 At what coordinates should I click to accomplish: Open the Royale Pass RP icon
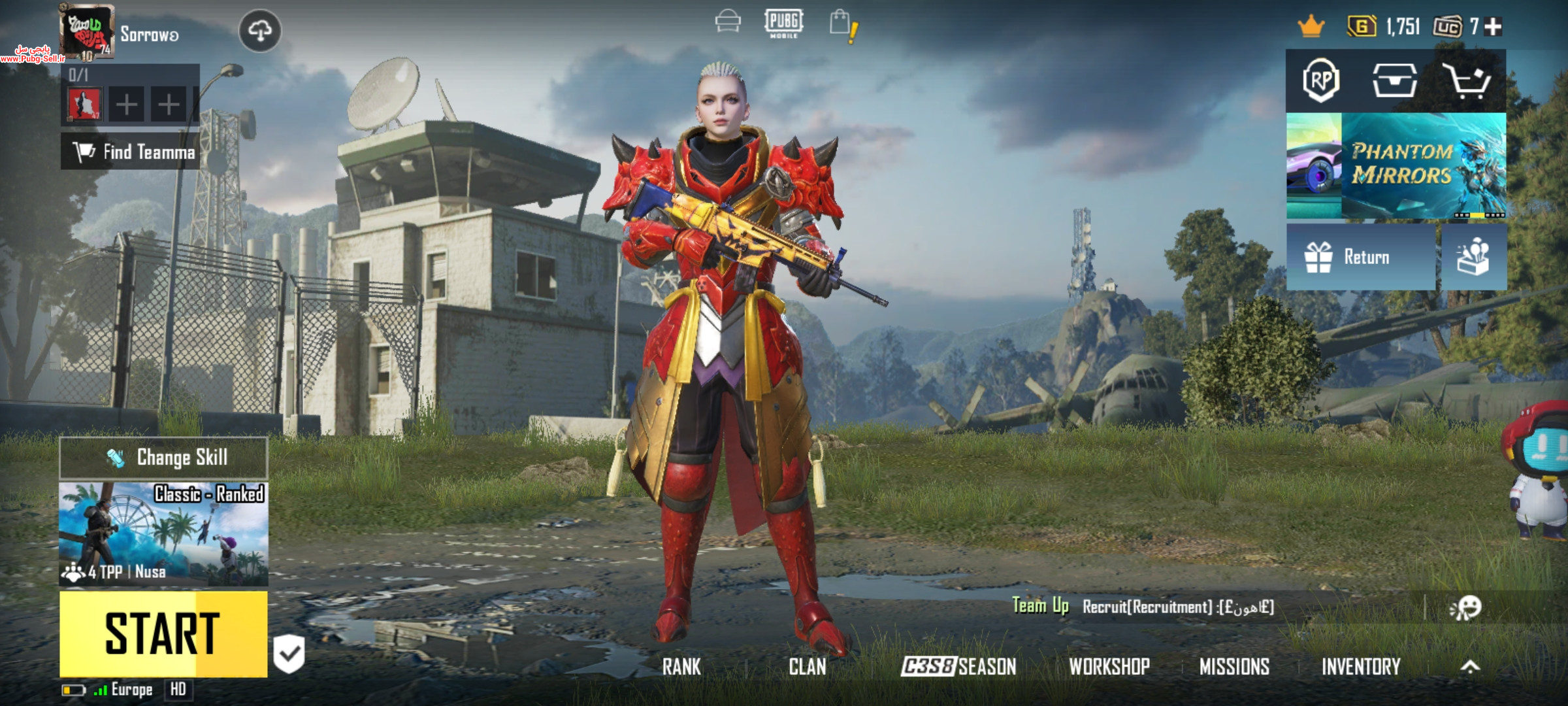[1321, 81]
